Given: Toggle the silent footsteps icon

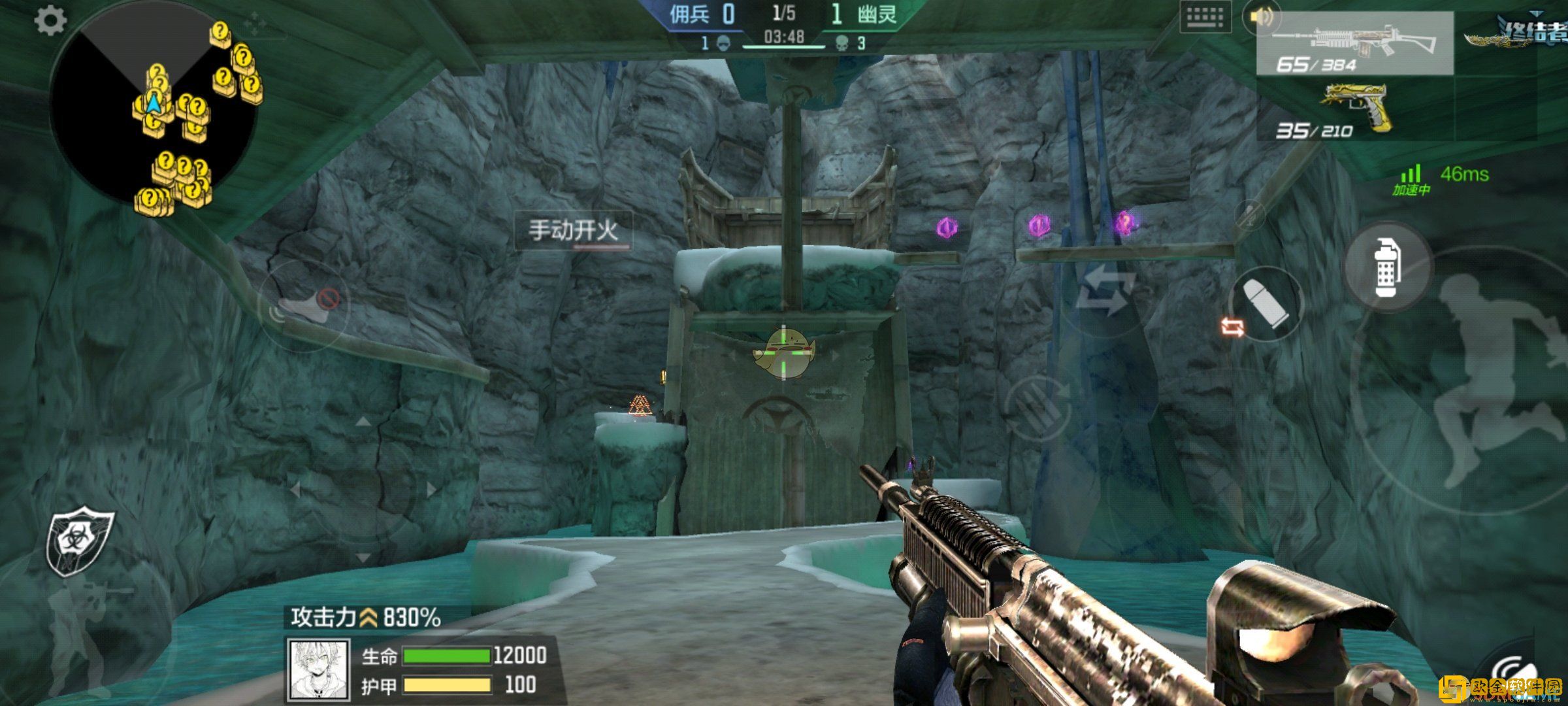Looking at the screenshot, I should [x=304, y=305].
